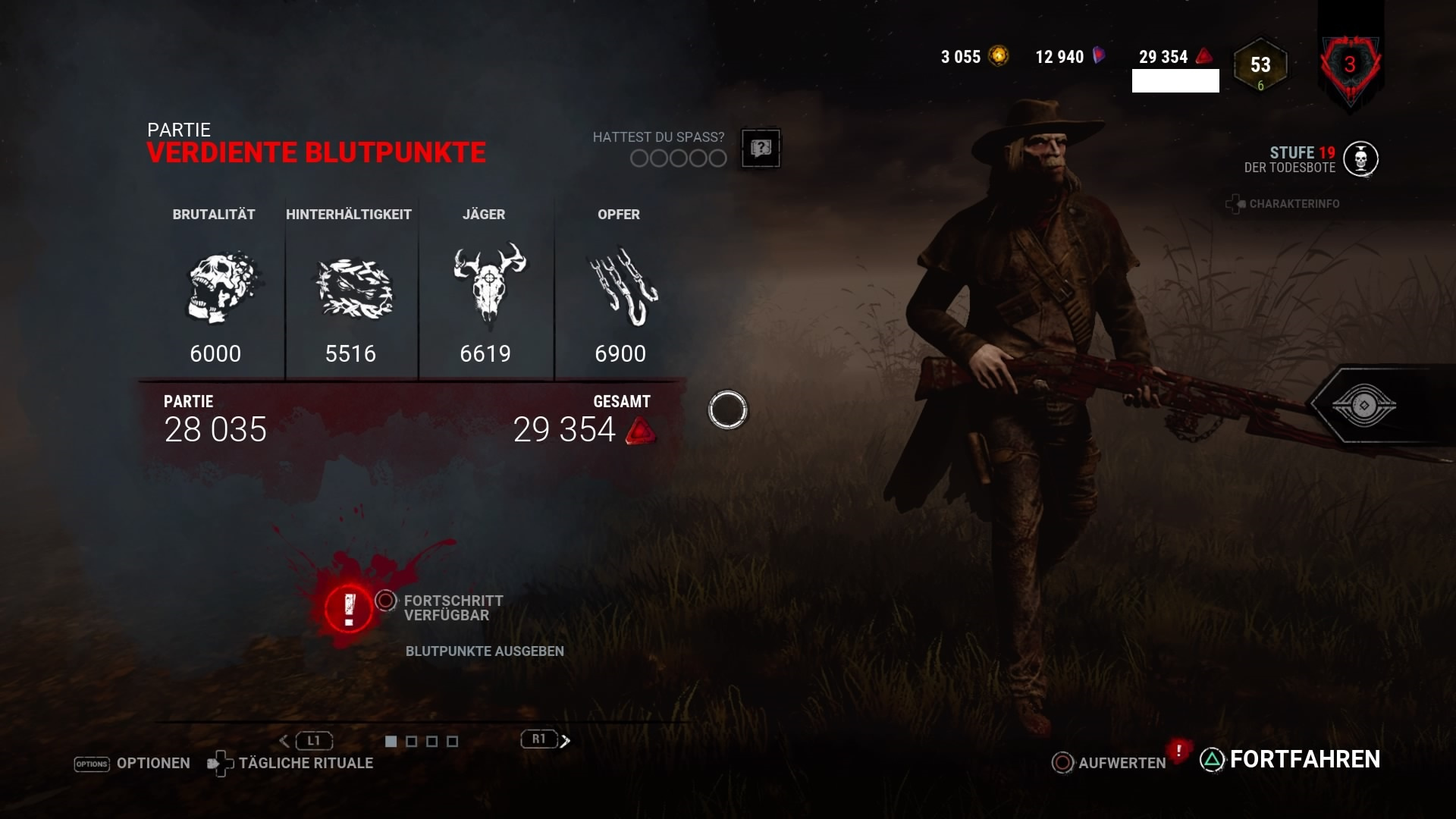Click Fortfahren to continue
The width and height of the screenshot is (1456, 819).
point(1304,758)
